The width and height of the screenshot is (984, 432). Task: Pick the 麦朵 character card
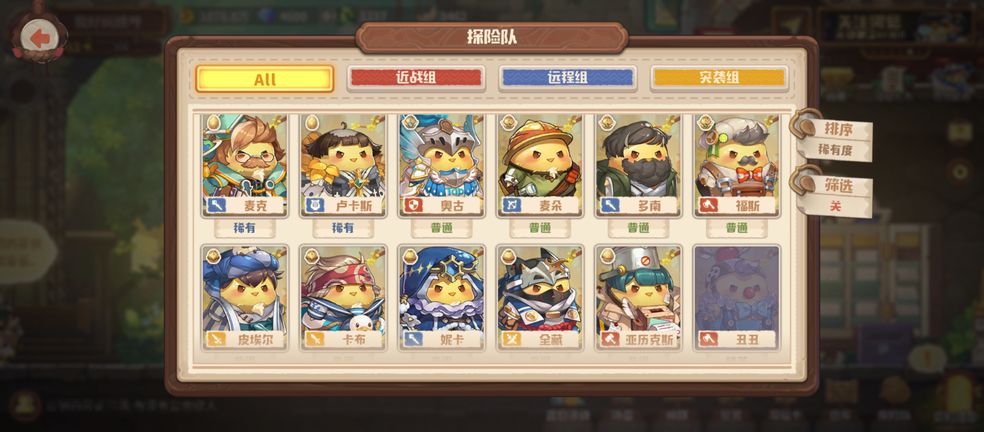point(540,165)
